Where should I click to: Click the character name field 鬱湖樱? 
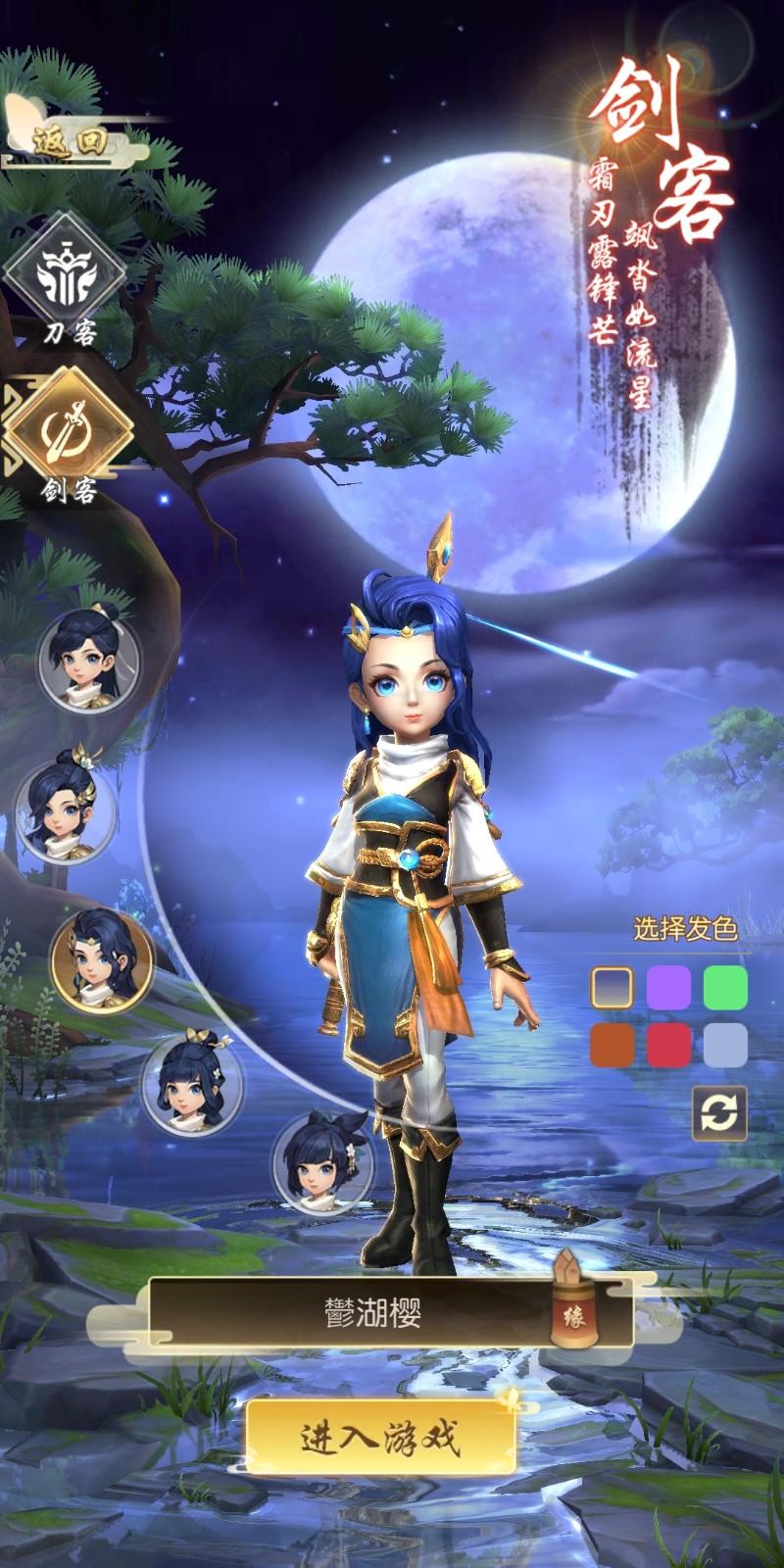point(372,1313)
